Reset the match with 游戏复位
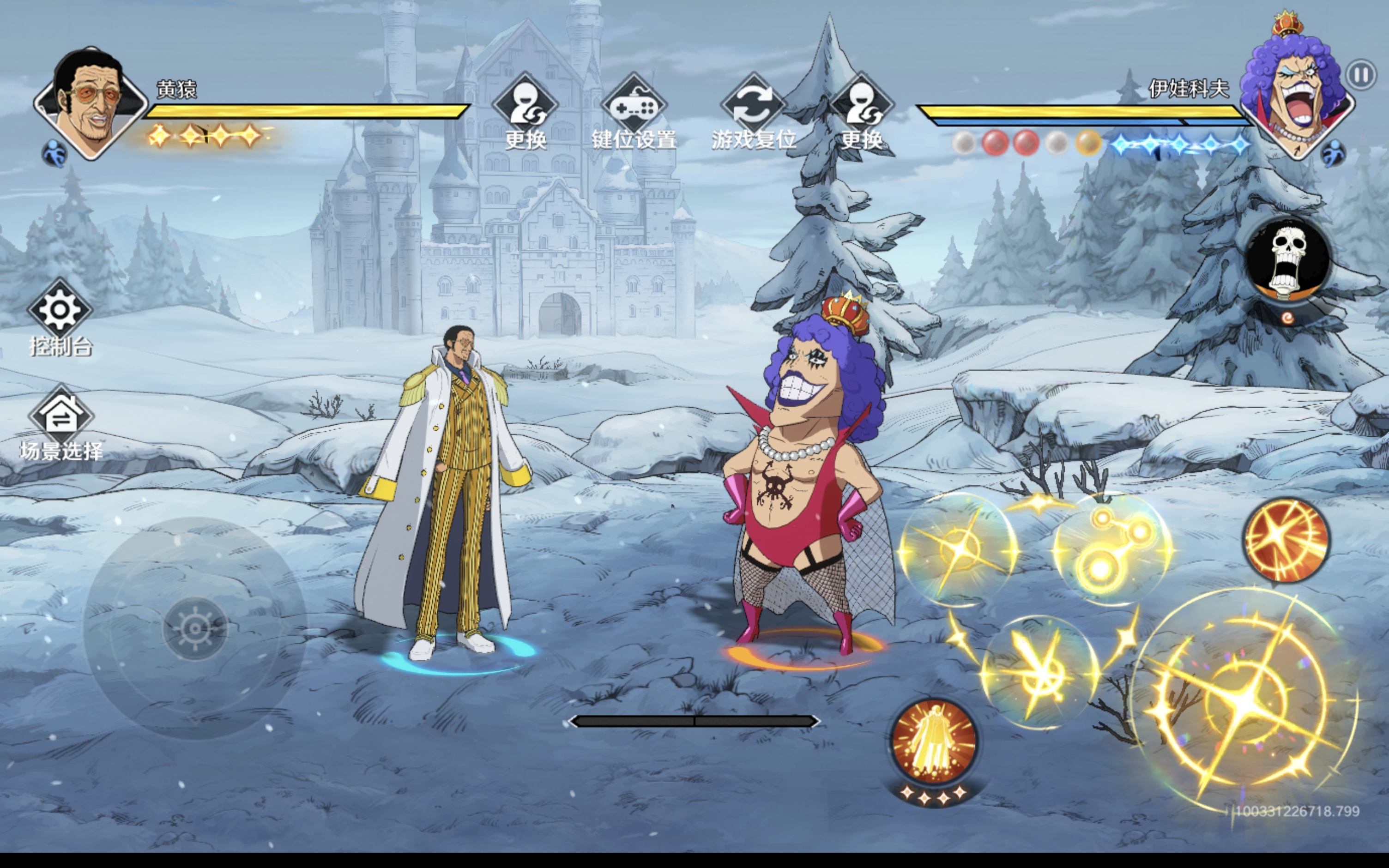Viewport: 1389px width, 868px height. point(754,108)
